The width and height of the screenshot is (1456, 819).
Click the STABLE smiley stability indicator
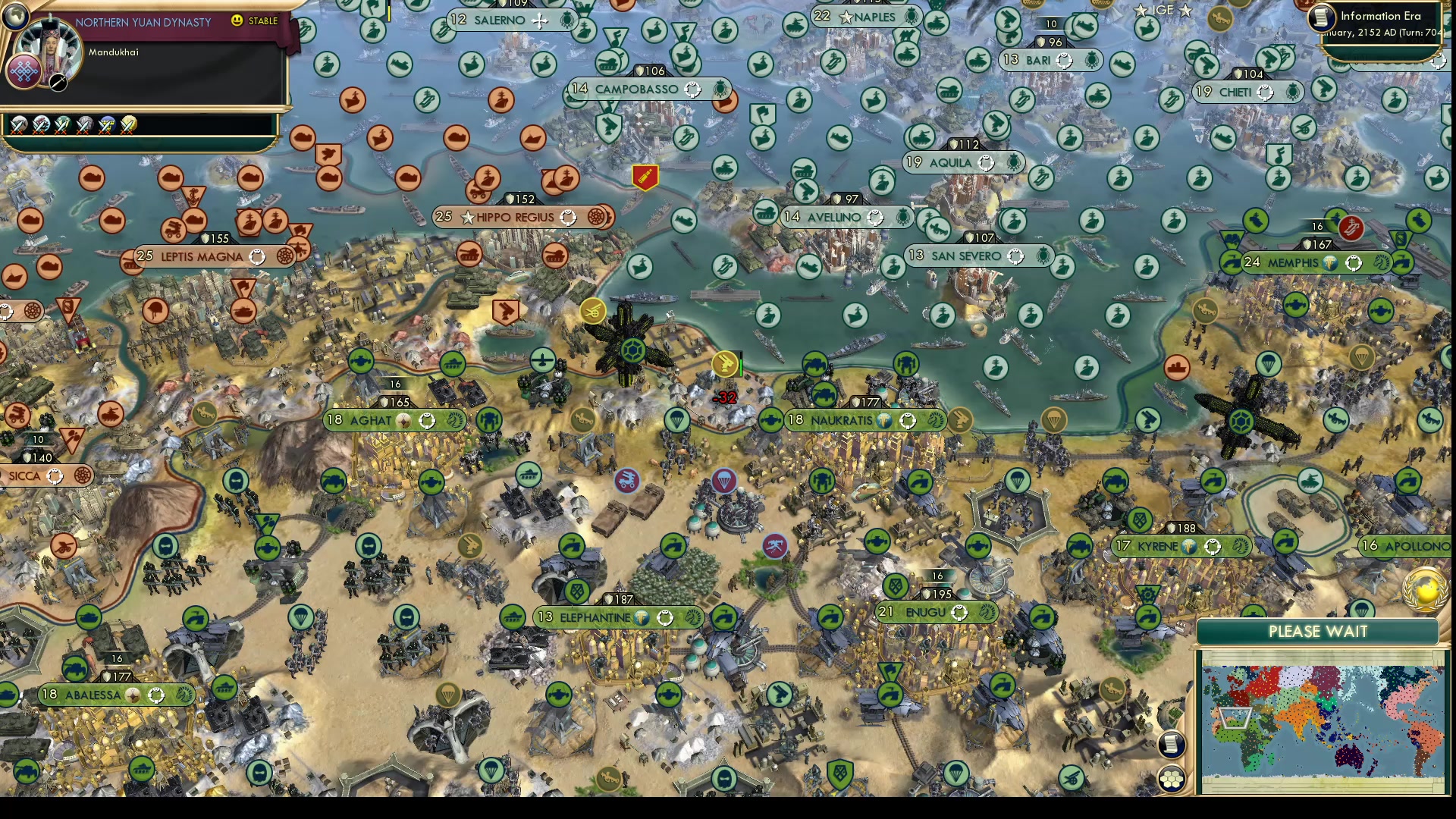[x=236, y=20]
